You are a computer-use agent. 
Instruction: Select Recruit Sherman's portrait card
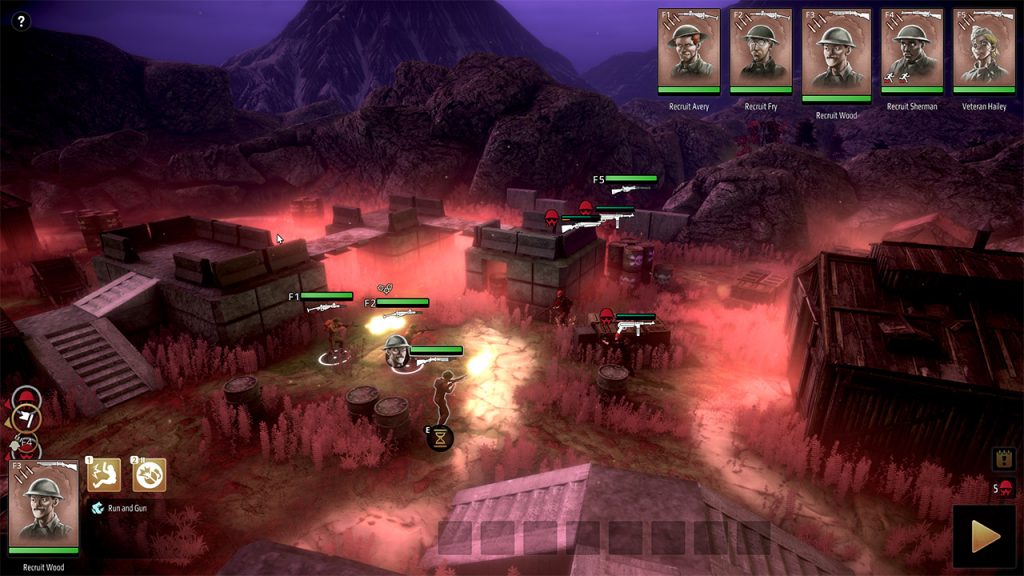point(912,52)
